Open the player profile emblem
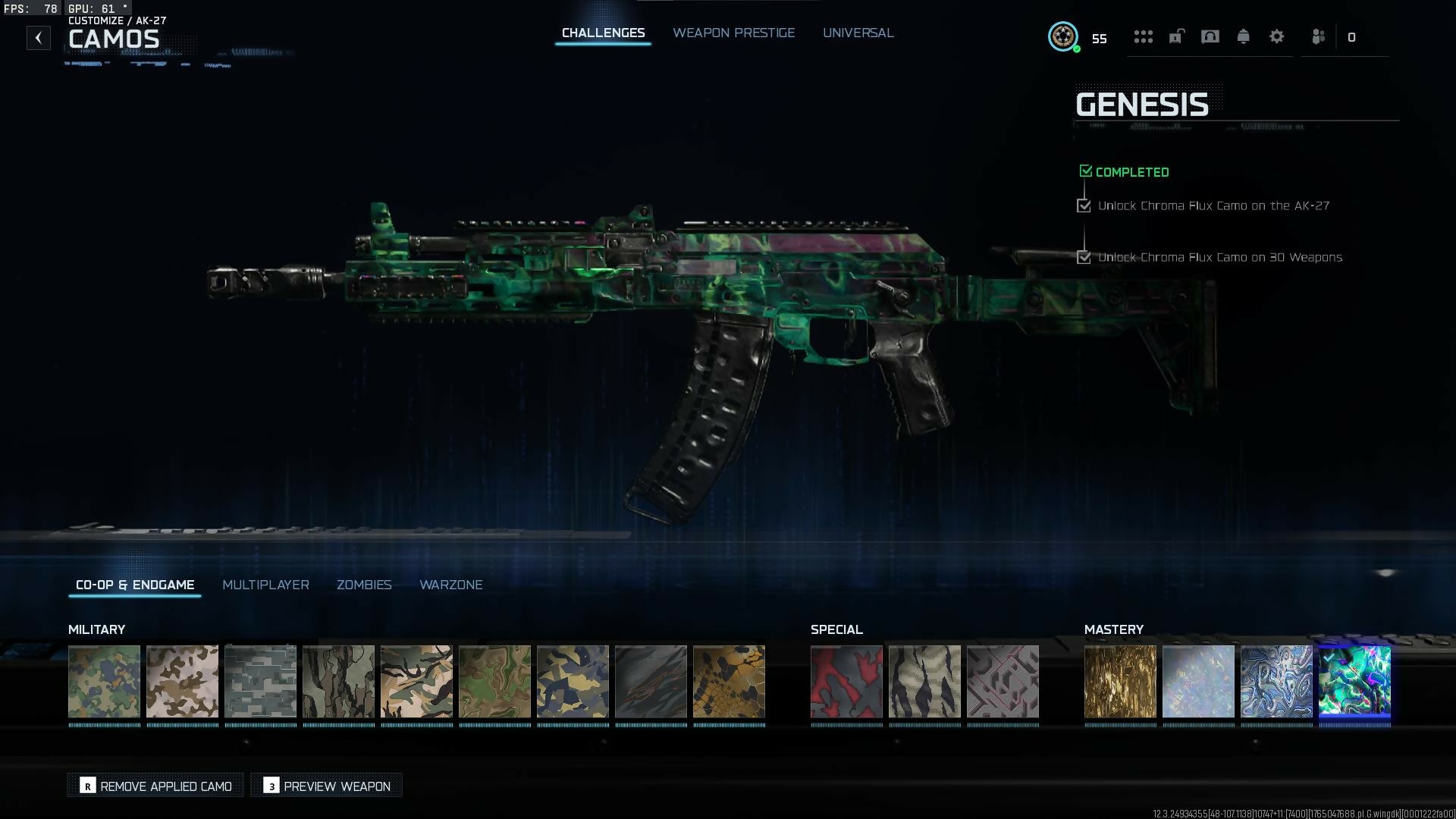1456x819 pixels. point(1063,36)
